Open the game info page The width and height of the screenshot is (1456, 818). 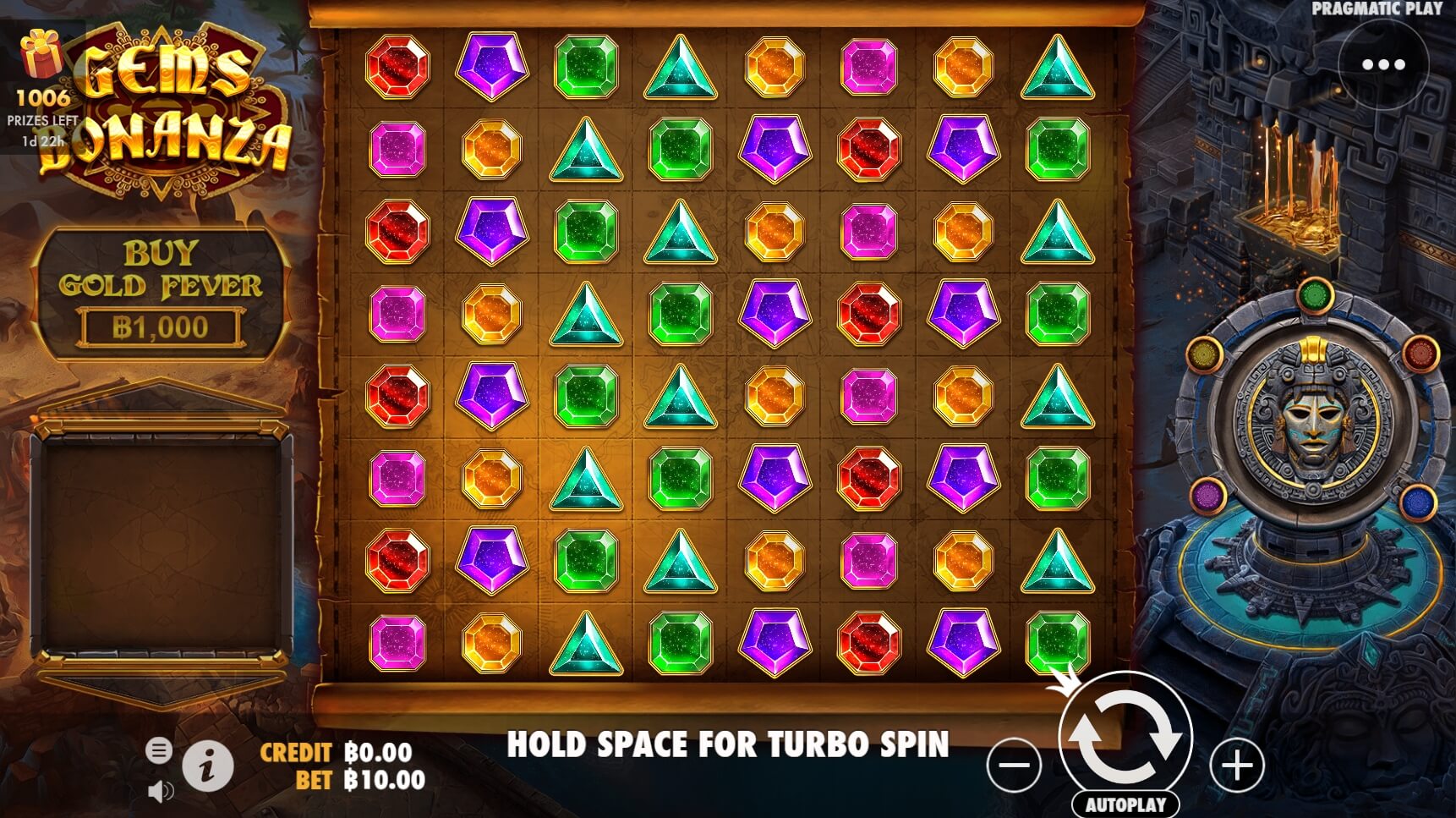[x=208, y=766]
